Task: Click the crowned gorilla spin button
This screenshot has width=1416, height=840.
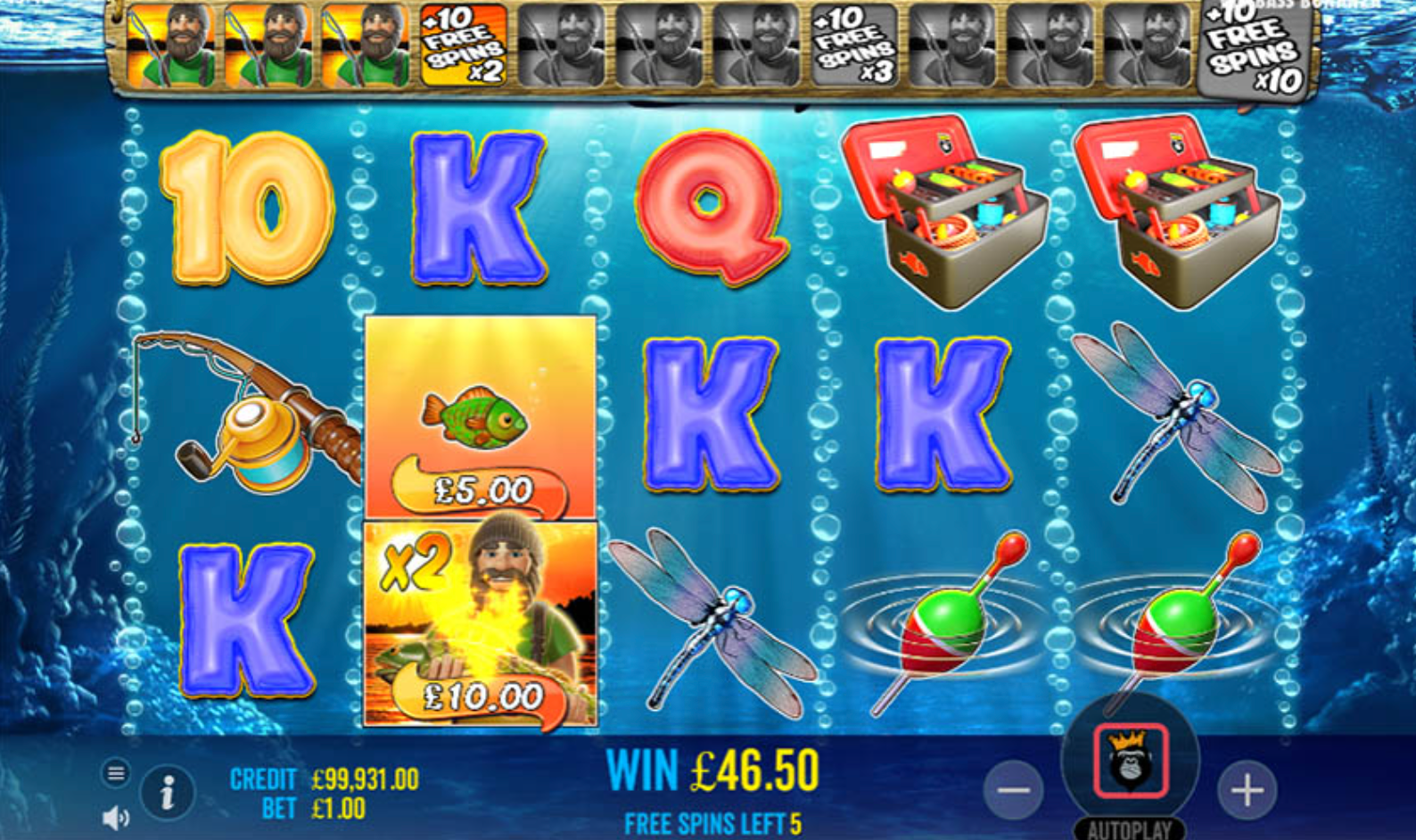Action: coord(1131,762)
